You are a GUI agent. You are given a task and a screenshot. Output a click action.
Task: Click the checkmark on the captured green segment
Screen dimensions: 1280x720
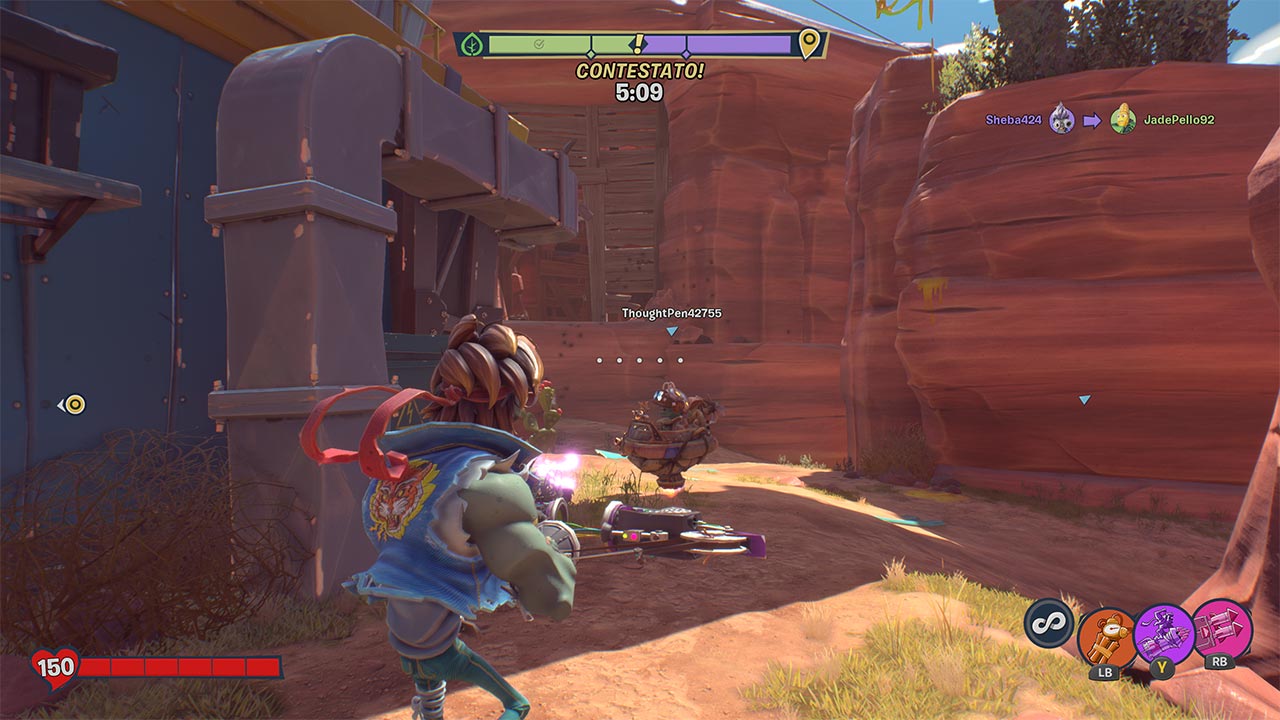click(x=538, y=42)
